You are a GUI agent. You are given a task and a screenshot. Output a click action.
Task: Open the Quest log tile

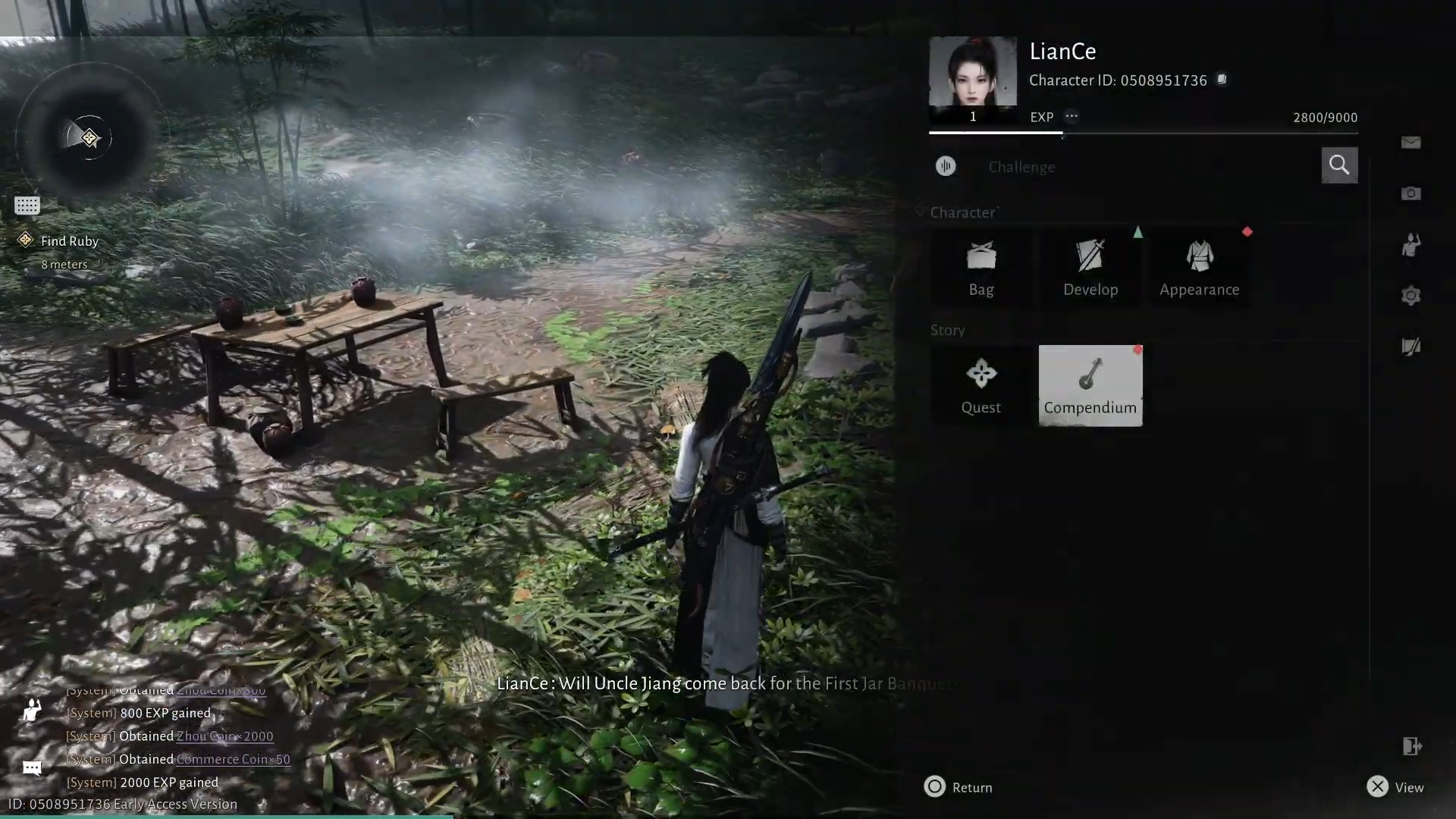[981, 386]
